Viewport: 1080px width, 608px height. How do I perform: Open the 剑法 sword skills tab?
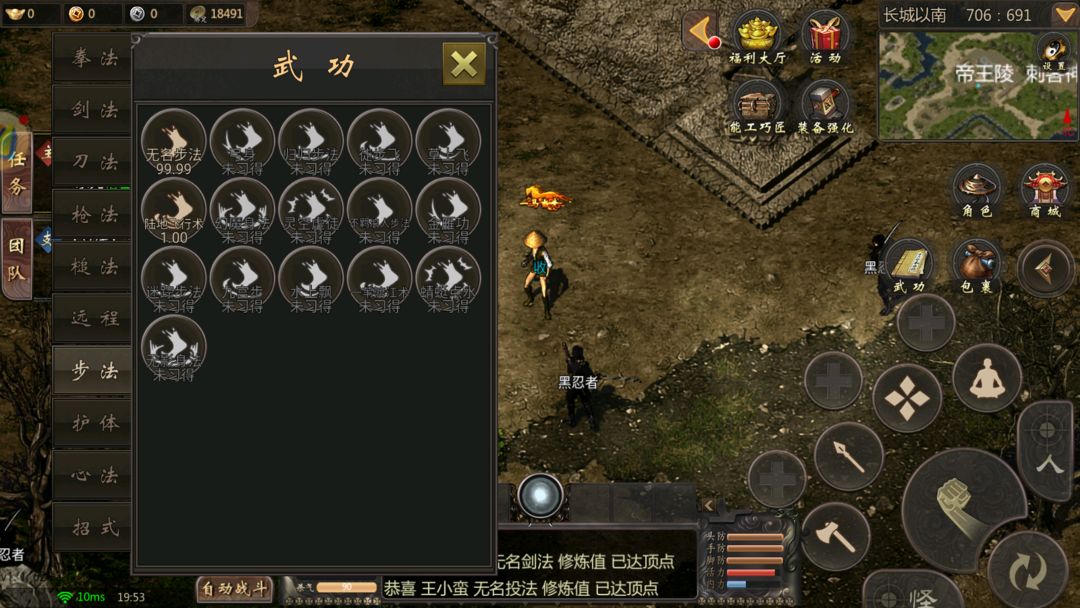[x=94, y=110]
